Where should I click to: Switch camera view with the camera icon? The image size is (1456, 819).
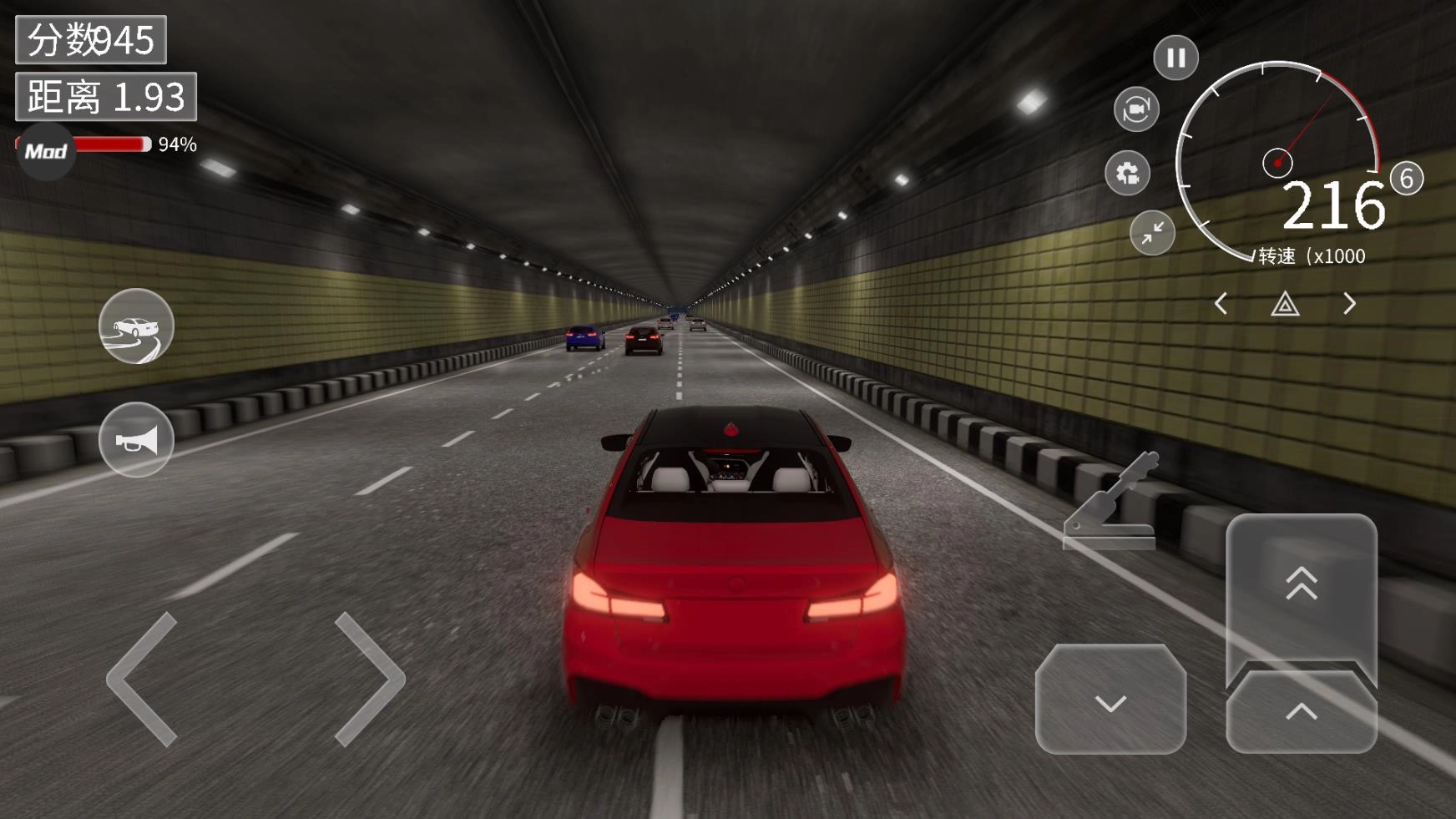pos(1136,109)
